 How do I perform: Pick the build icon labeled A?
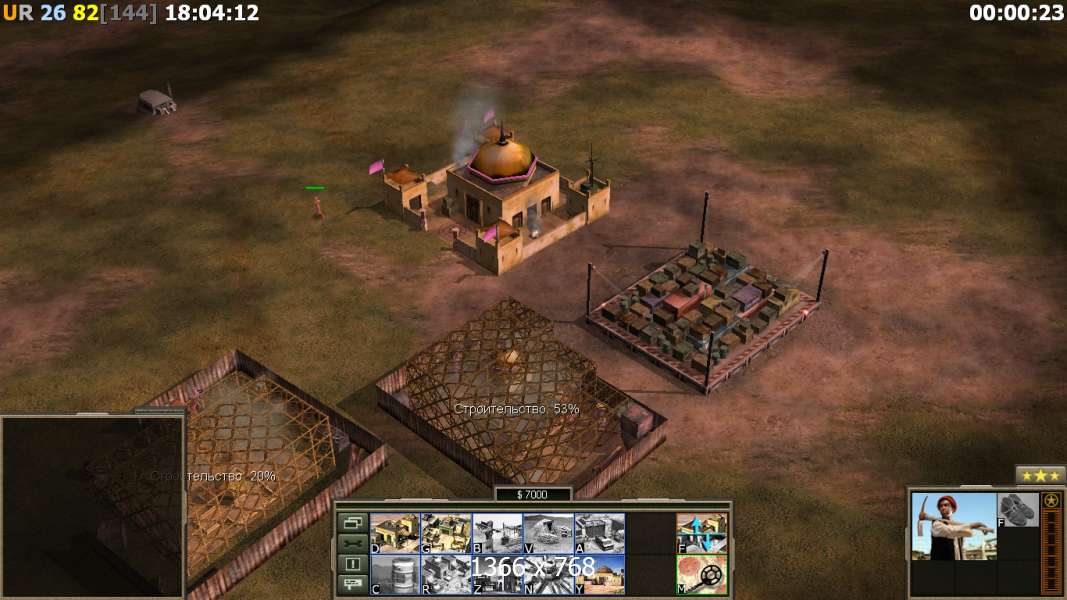pyautogui.click(x=599, y=533)
